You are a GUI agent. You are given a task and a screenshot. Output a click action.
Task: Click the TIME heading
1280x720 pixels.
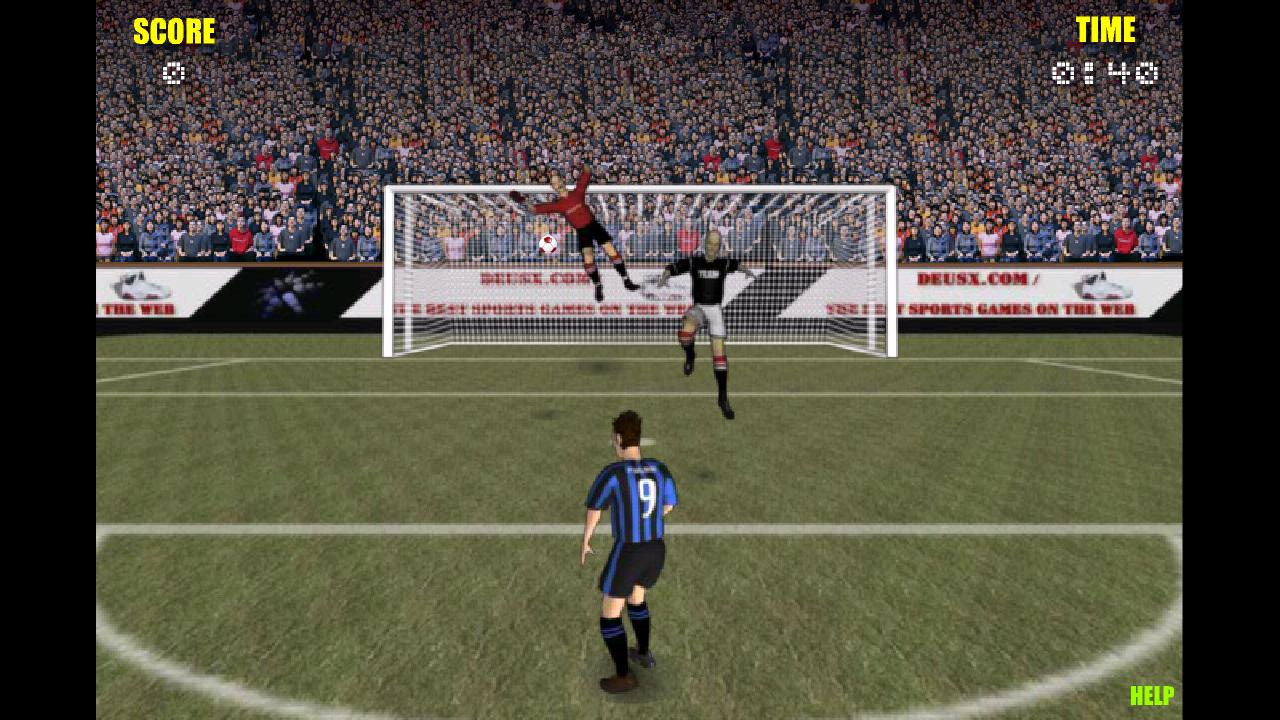[1104, 30]
